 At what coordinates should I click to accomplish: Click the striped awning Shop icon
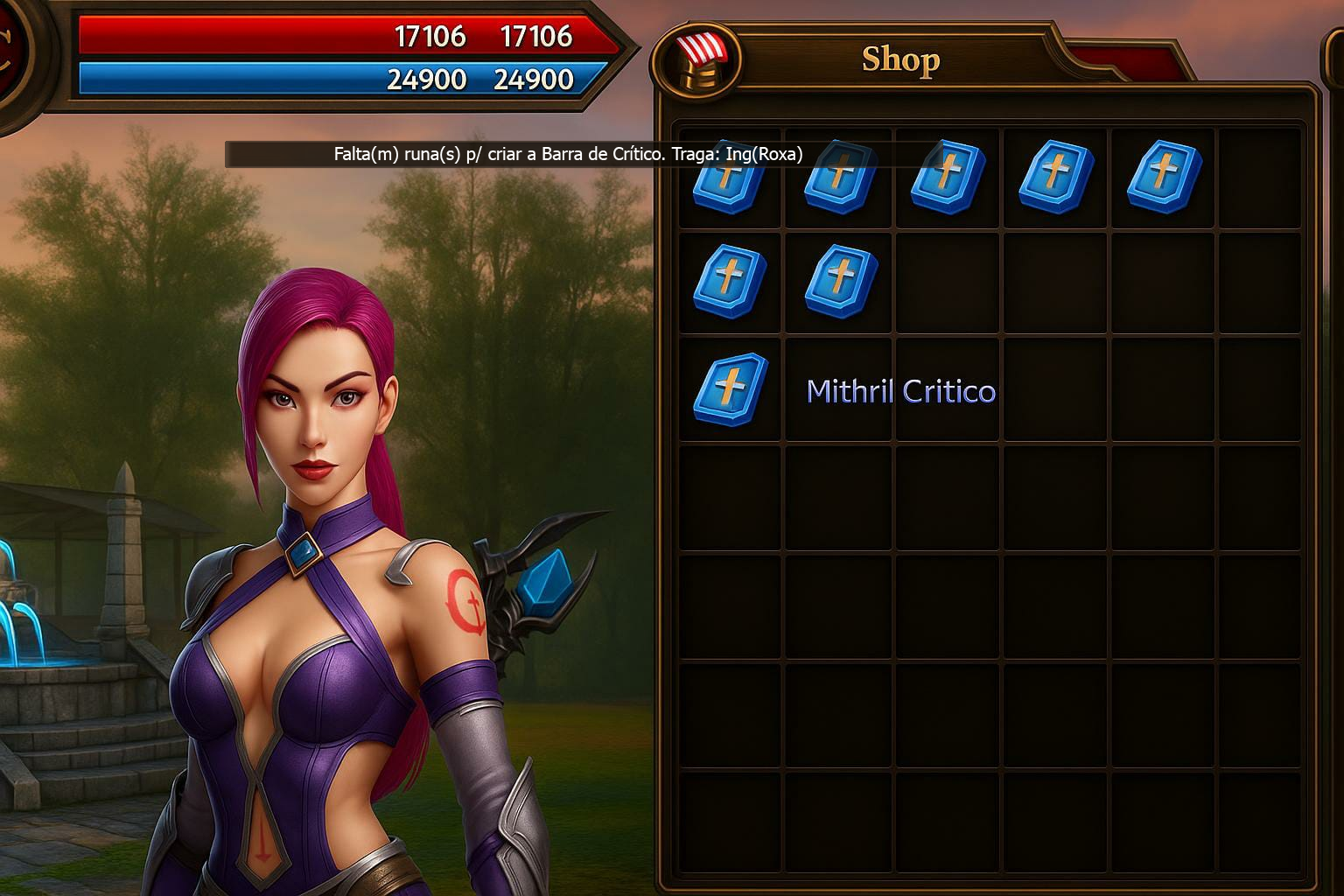pyautogui.click(x=697, y=59)
